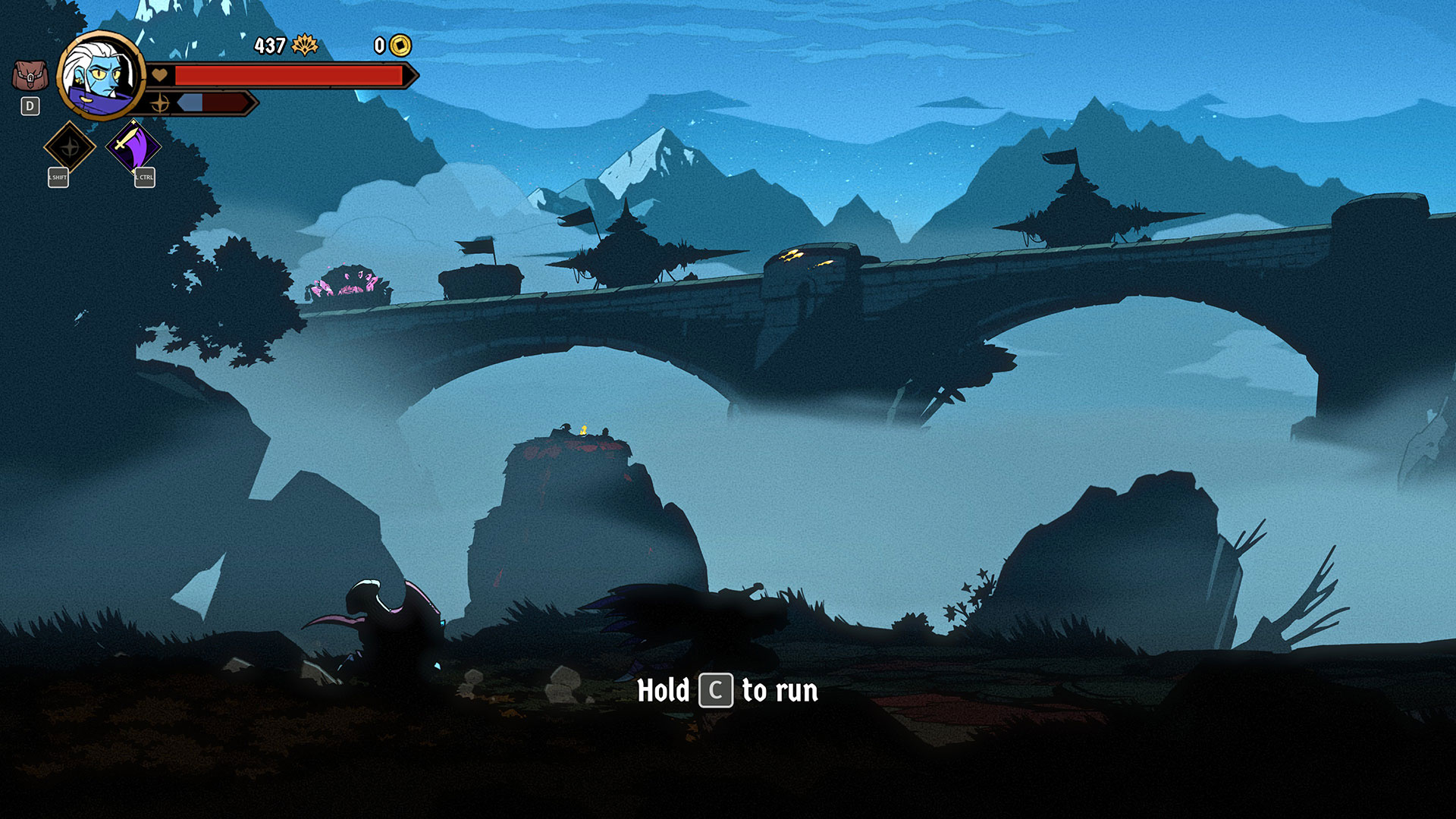Activate the purple sword slash ability
Screen dimensions: 1456x819
point(133,146)
